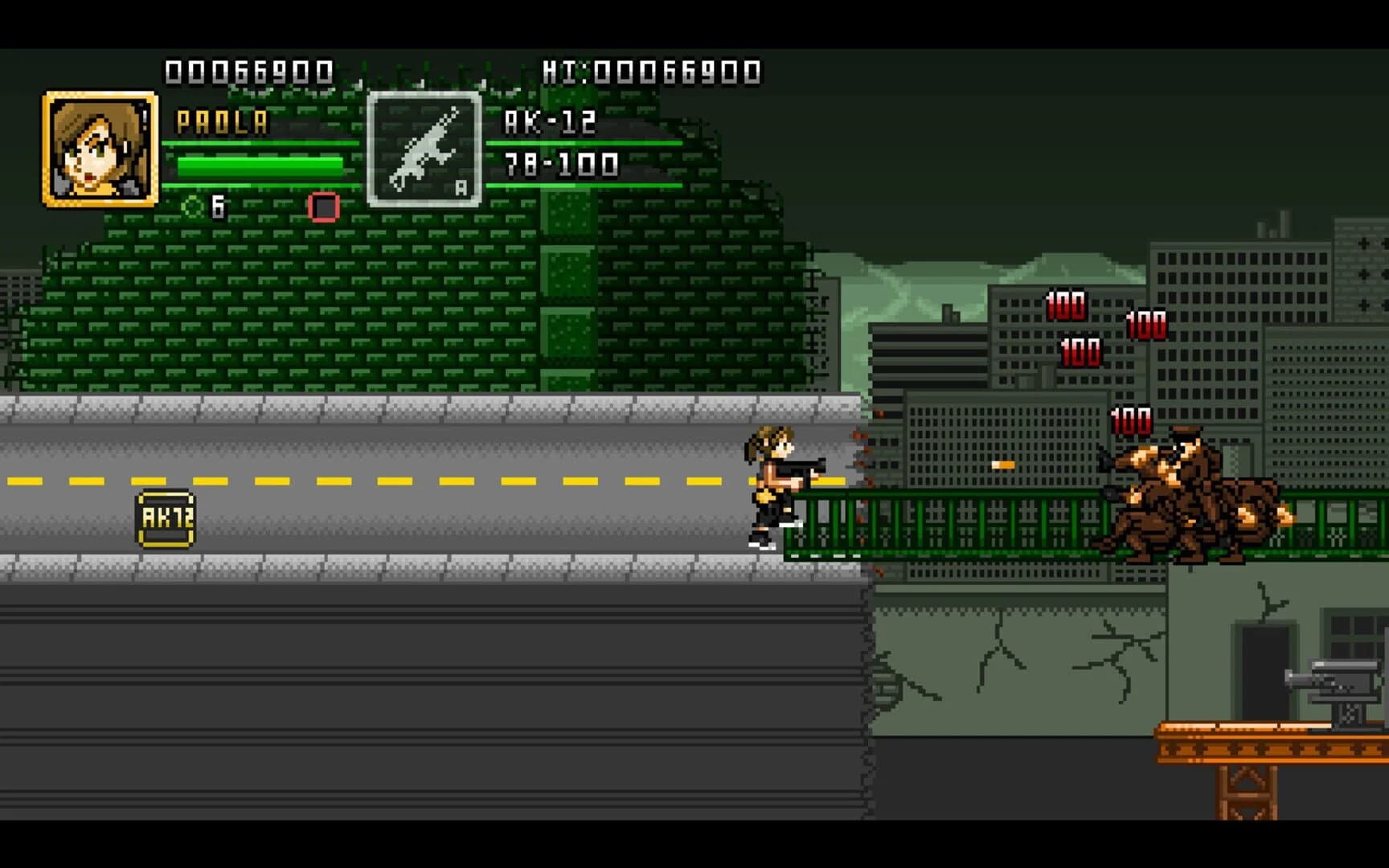
Task: Select the AK-12 weapon icon in the HUD
Action: pos(426,149)
